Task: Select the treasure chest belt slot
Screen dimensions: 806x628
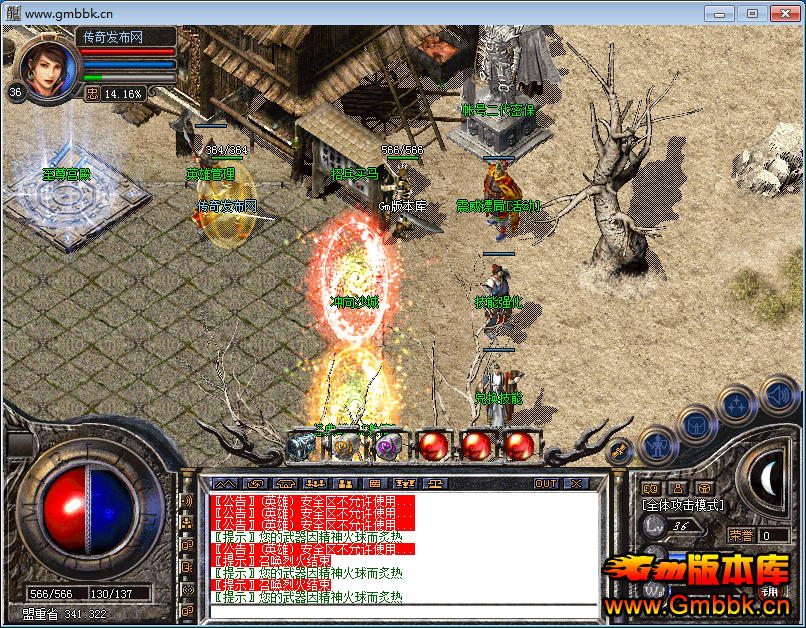Action: coord(301,445)
